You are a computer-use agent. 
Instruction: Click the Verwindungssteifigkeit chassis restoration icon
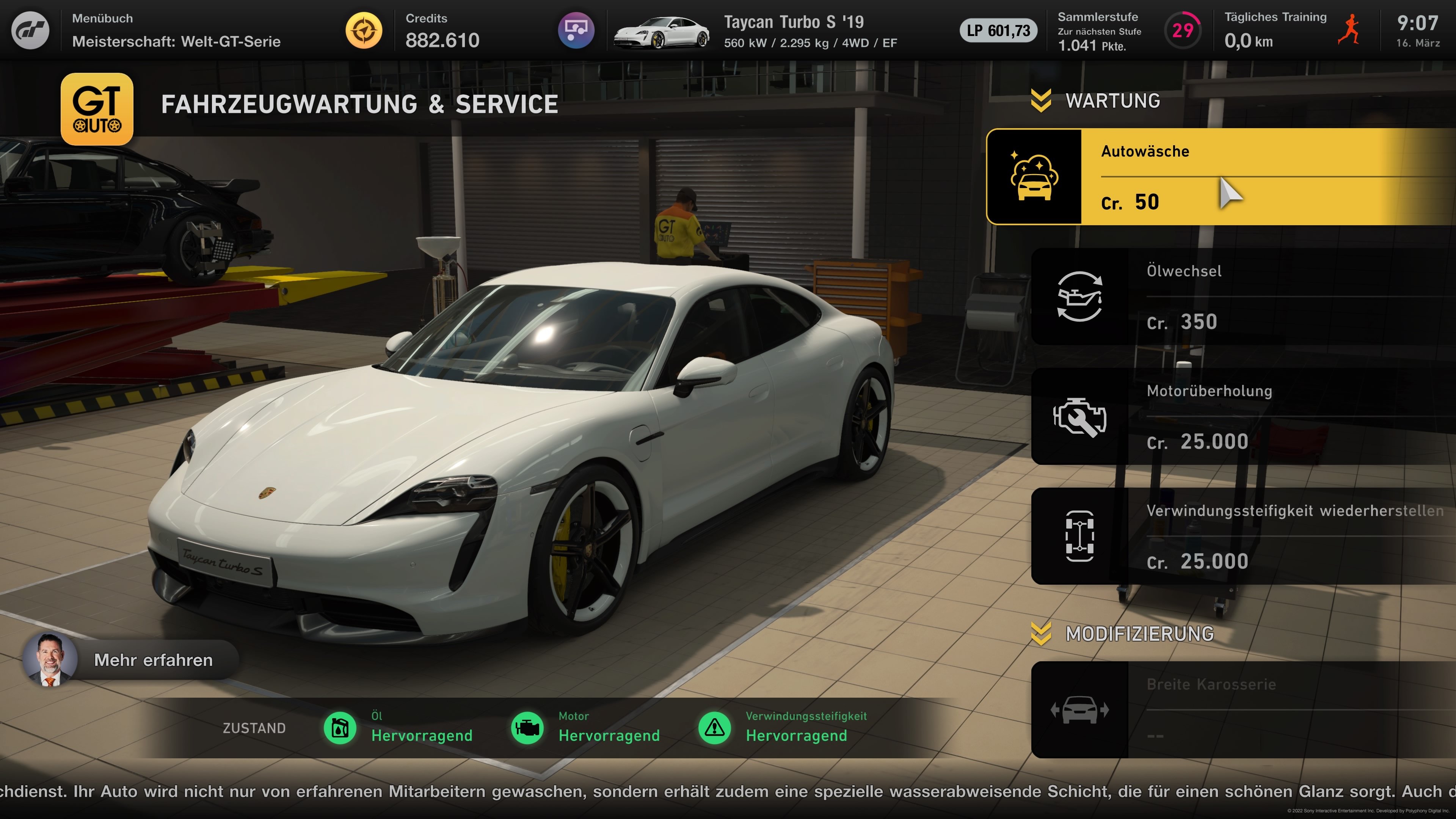coord(1080,536)
